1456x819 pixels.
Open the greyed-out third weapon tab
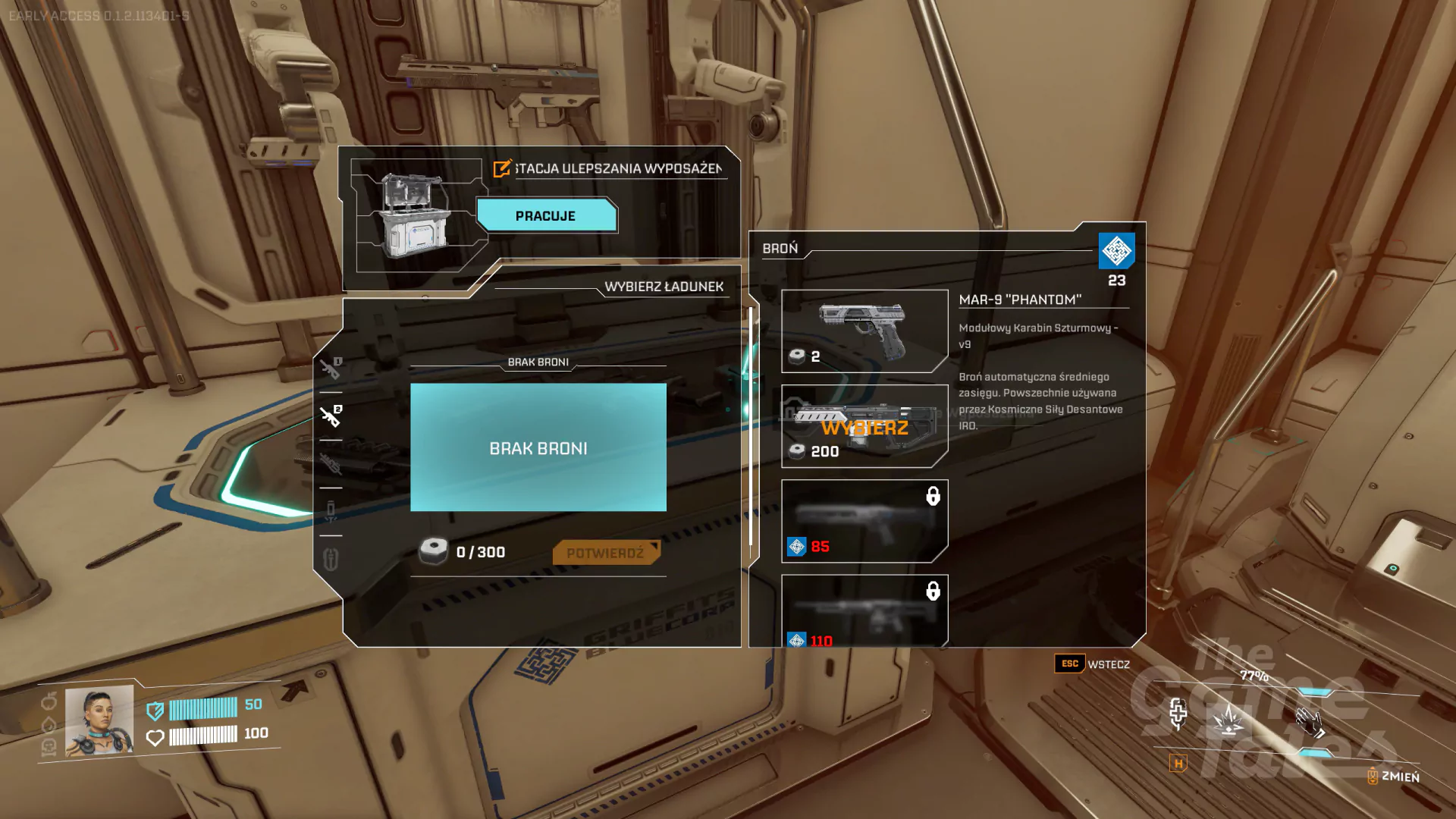[x=331, y=463]
